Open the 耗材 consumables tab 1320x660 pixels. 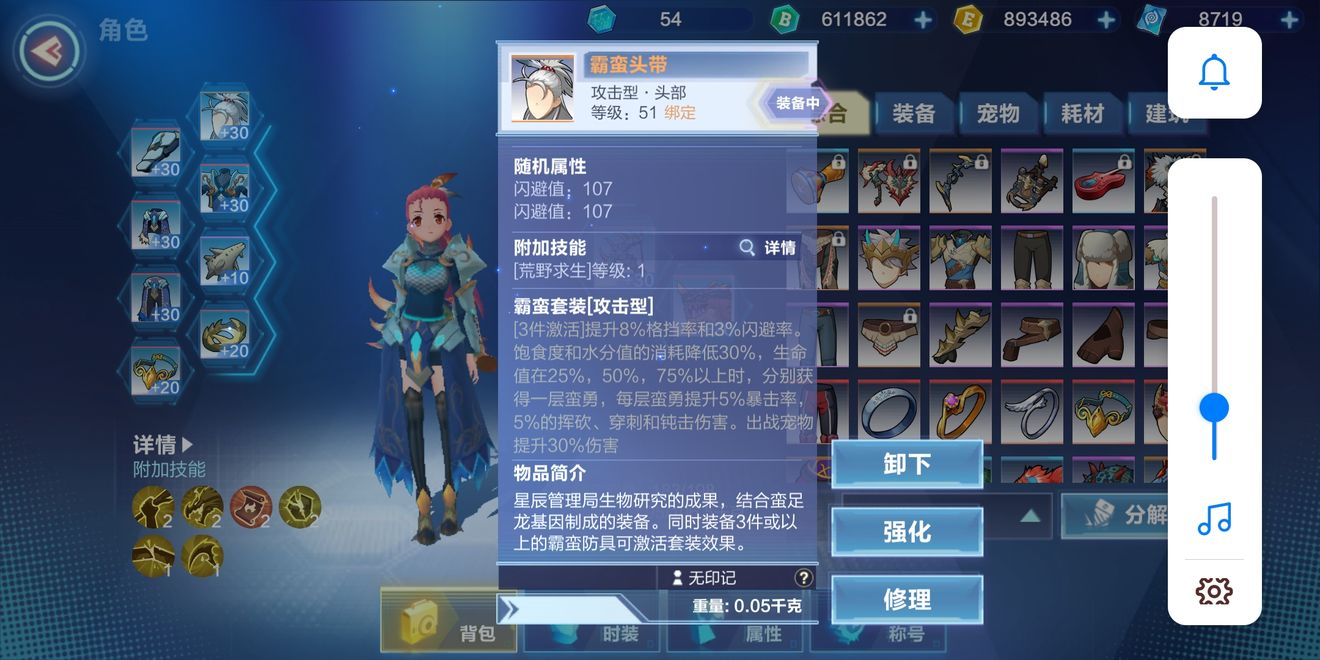pyautogui.click(x=1082, y=113)
